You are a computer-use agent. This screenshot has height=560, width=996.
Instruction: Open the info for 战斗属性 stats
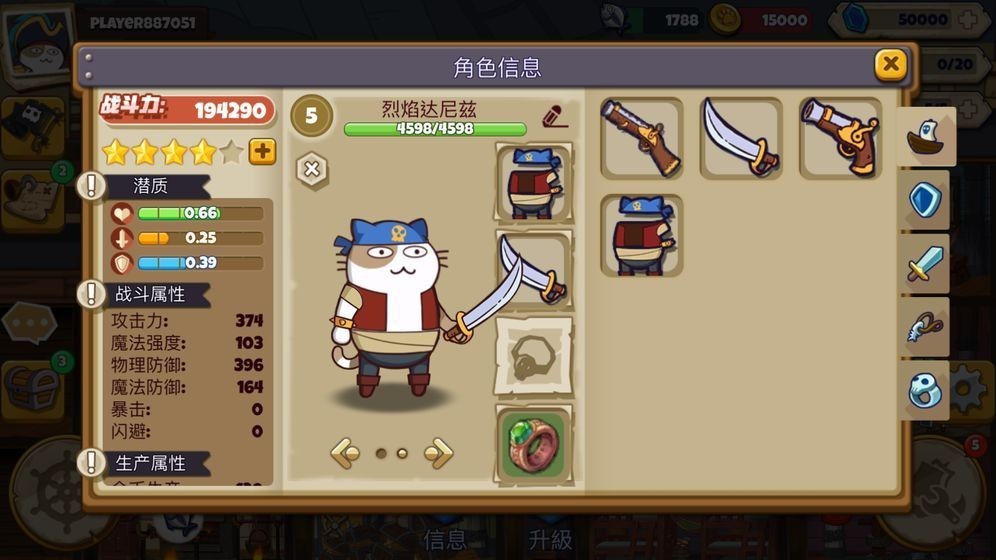coord(93,294)
